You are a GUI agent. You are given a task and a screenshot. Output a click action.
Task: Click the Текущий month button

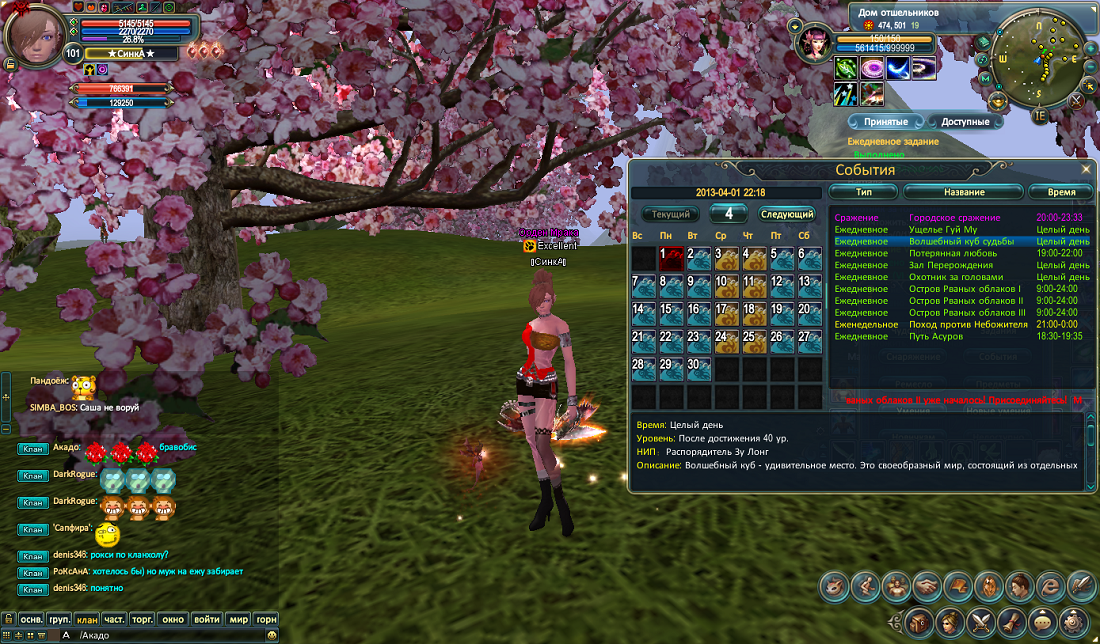[671, 214]
